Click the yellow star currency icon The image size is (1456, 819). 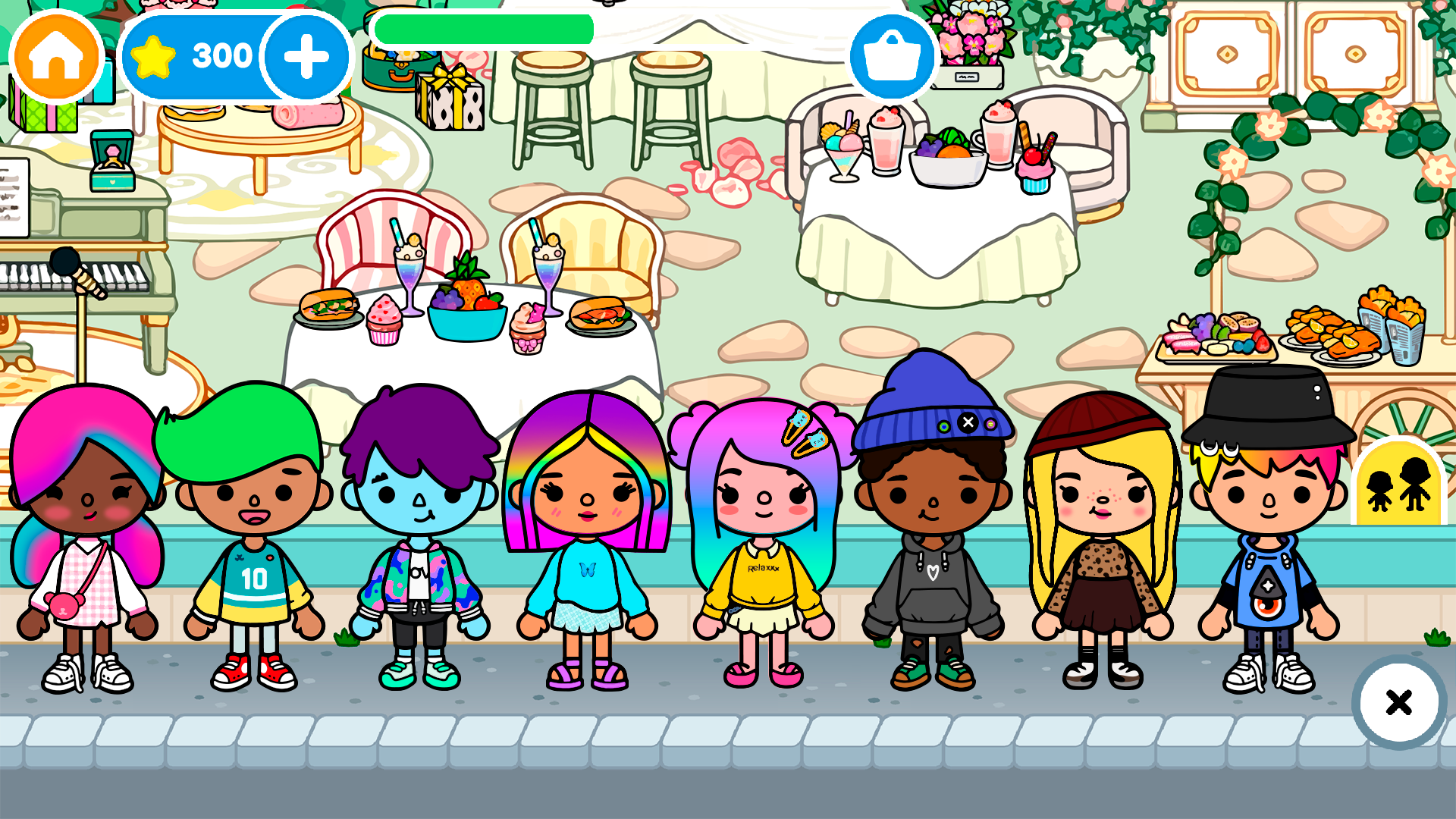pos(155,54)
